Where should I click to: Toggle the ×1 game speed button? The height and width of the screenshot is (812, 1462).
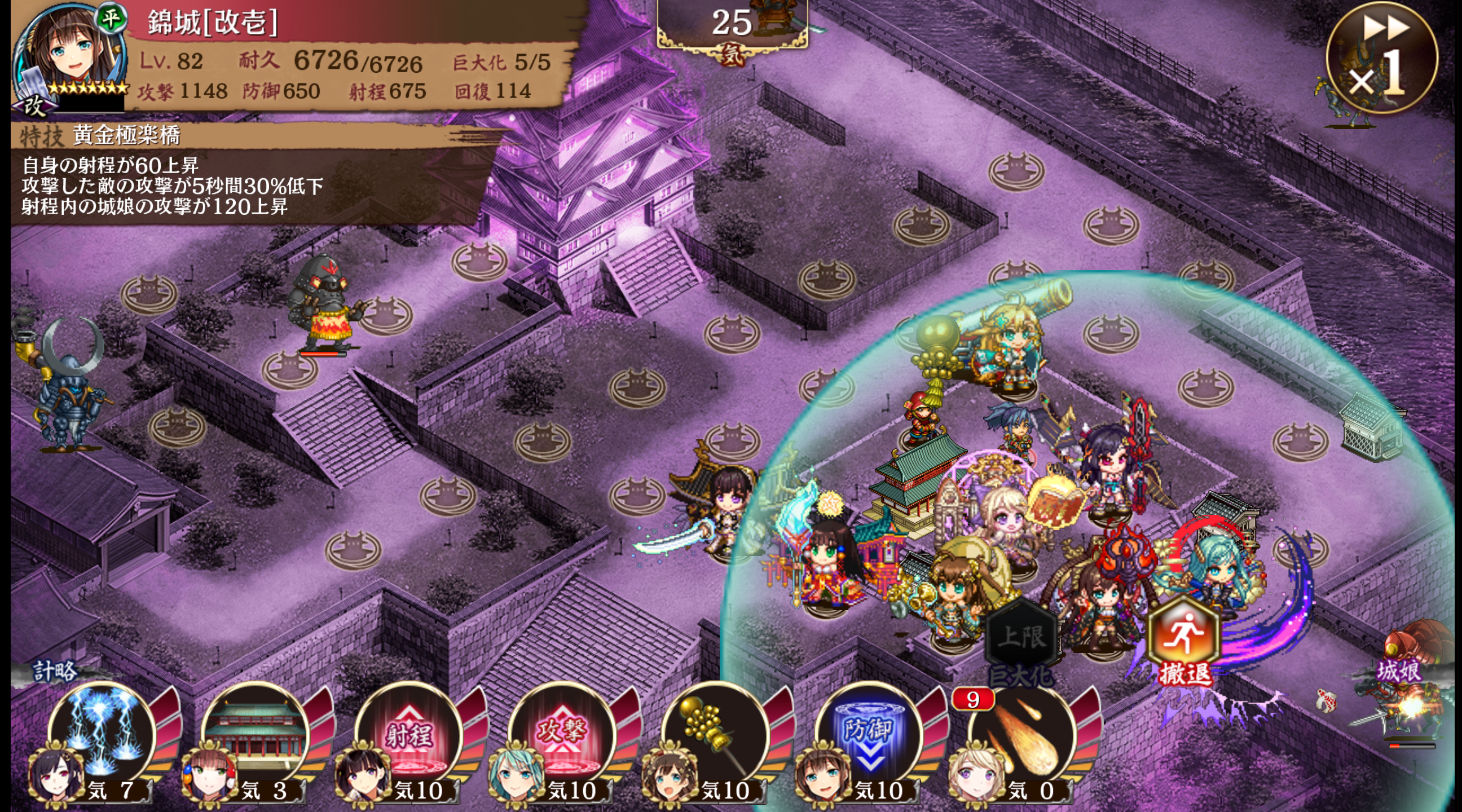[x=1381, y=58]
